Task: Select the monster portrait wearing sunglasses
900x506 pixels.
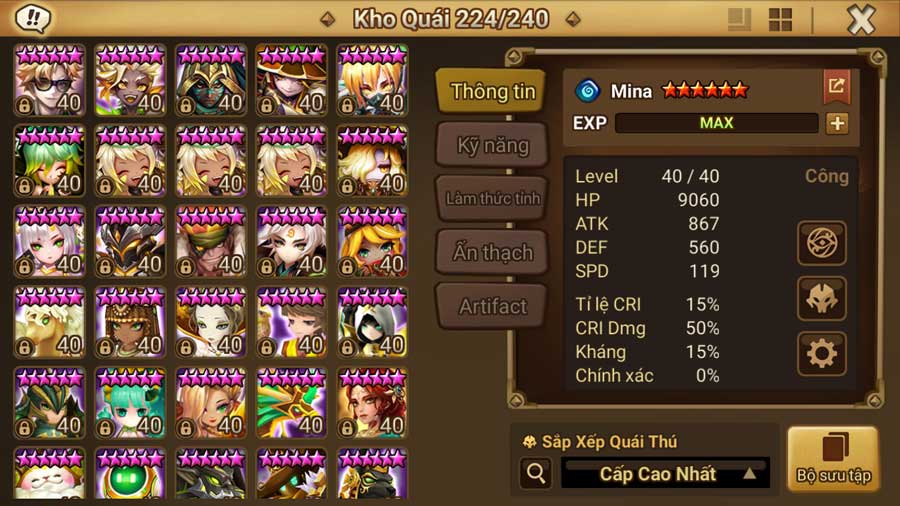Action: tap(49, 80)
